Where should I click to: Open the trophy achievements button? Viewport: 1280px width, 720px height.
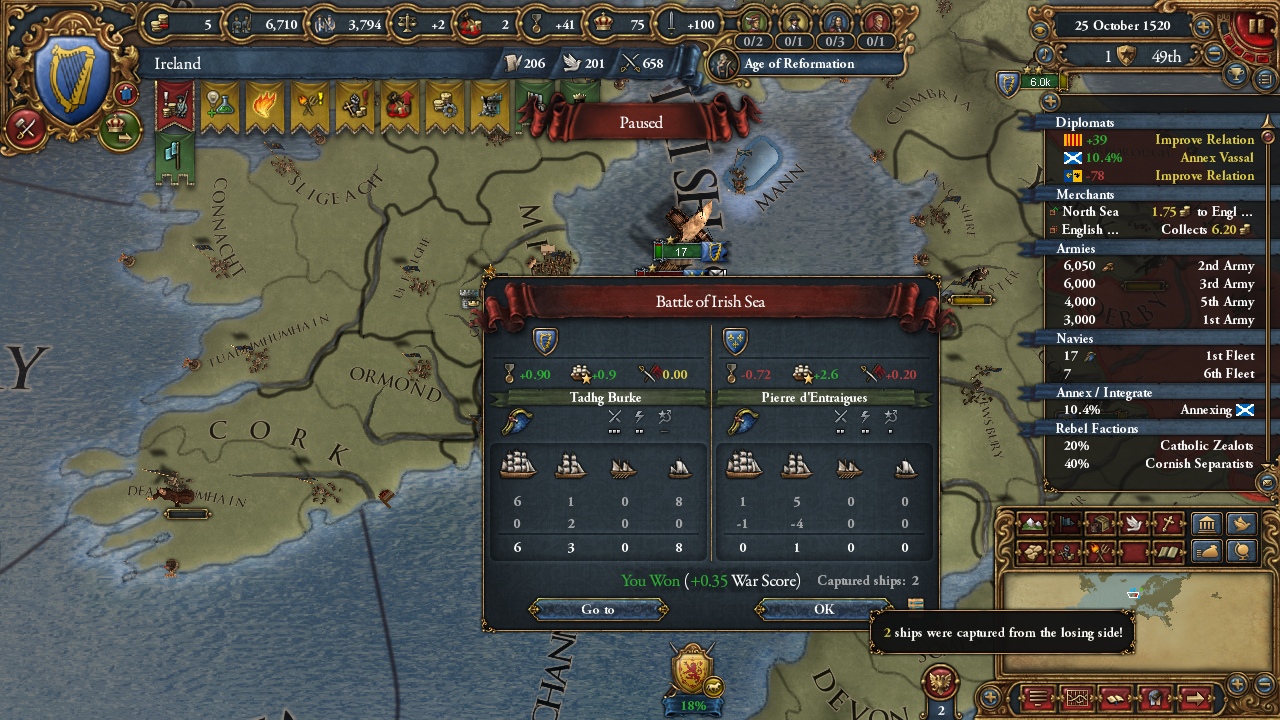pos(1239,77)
